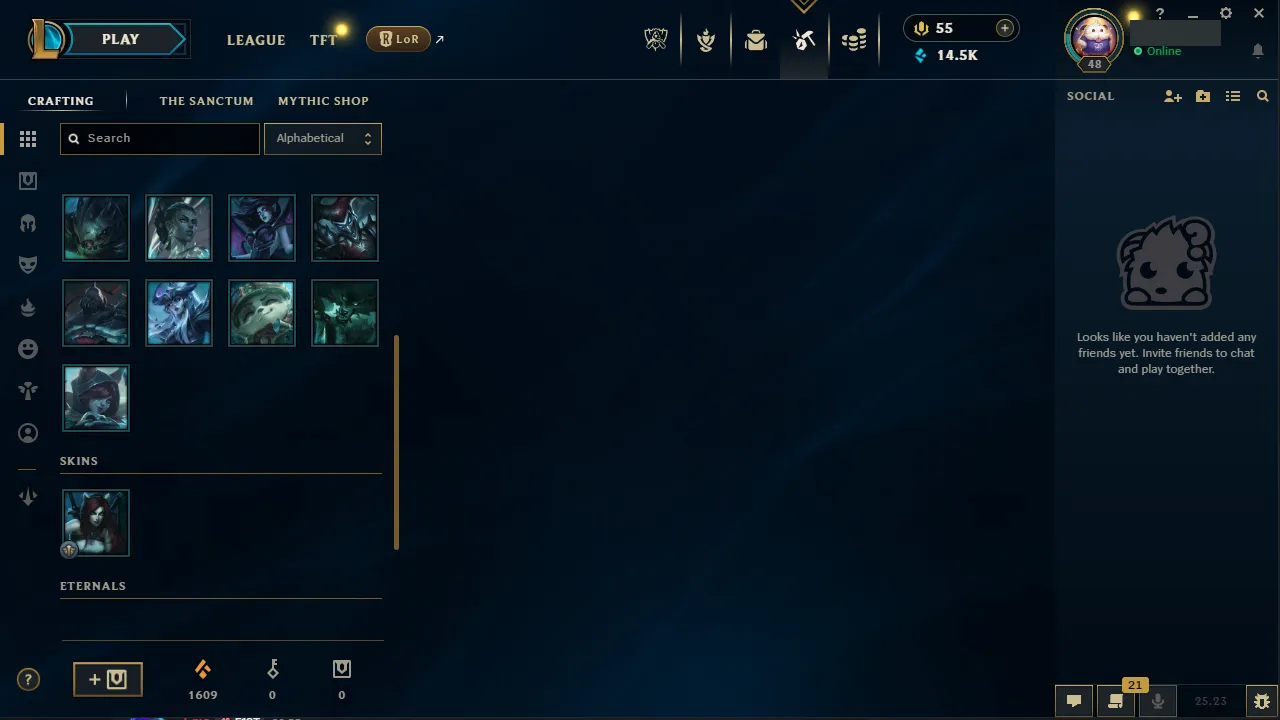Add a friend via the social panel icon

(x=1172, y=96)
